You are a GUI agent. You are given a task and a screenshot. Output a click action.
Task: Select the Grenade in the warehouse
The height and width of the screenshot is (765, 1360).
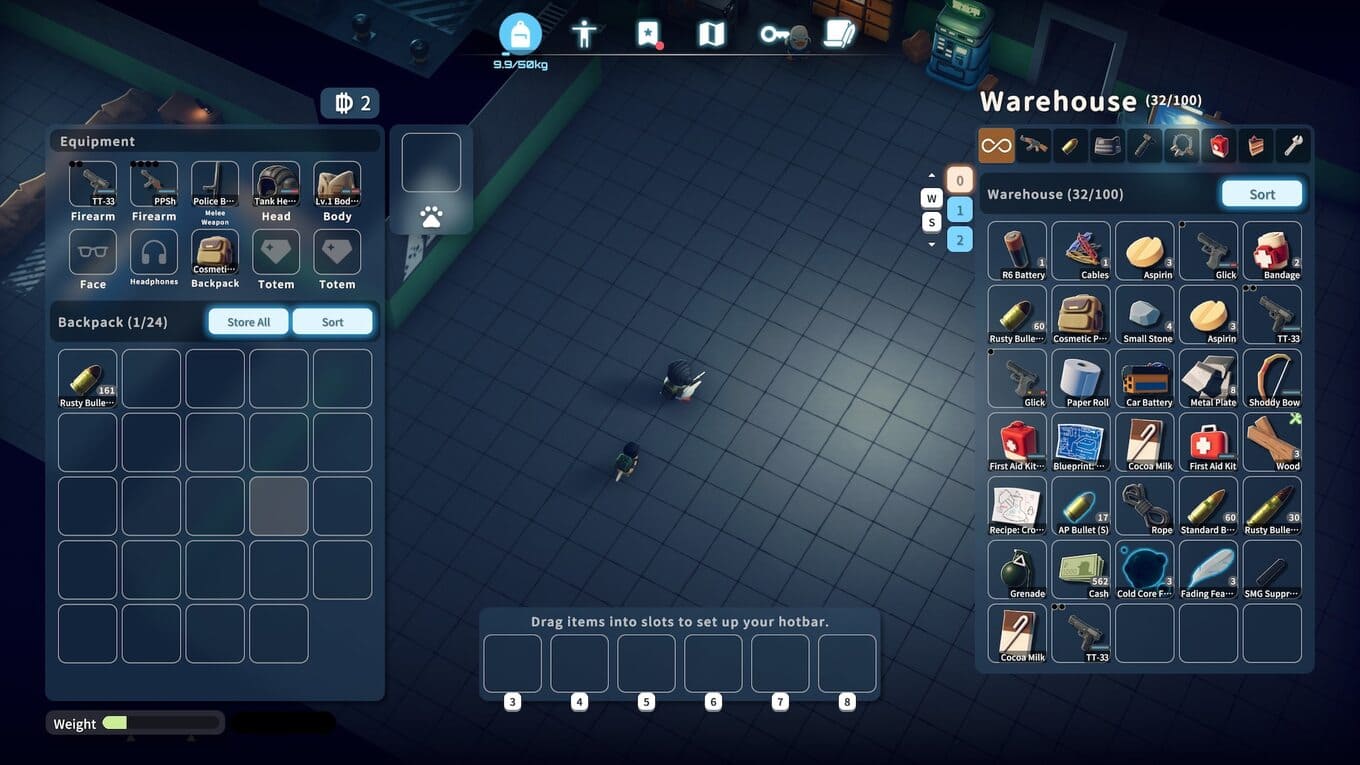tap(1017, 569)
